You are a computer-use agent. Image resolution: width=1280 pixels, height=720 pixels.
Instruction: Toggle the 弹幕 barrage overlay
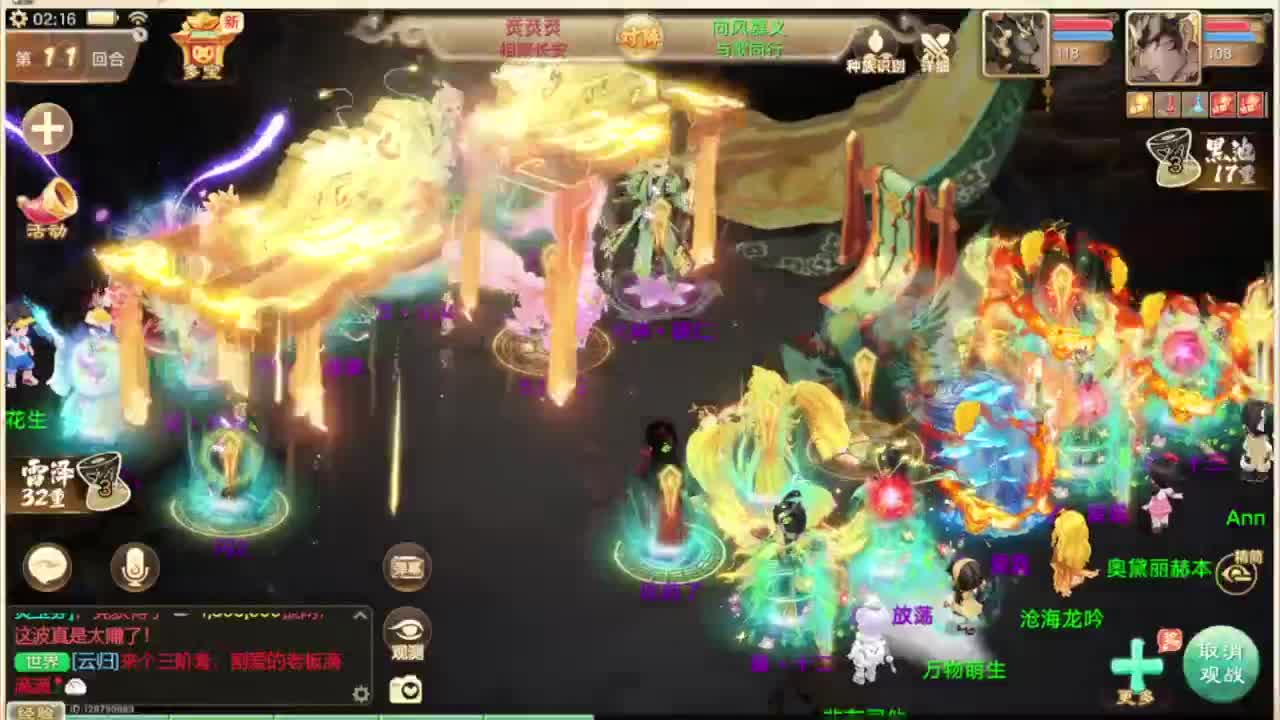408,565
